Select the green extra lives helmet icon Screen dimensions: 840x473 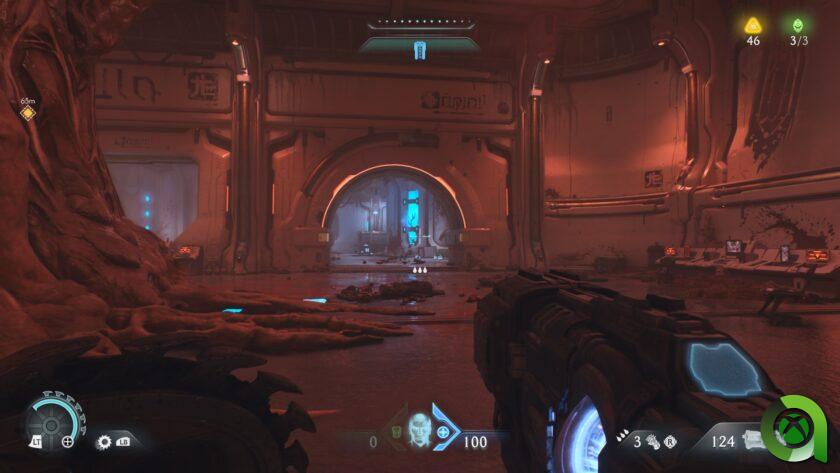coord(798,25)
